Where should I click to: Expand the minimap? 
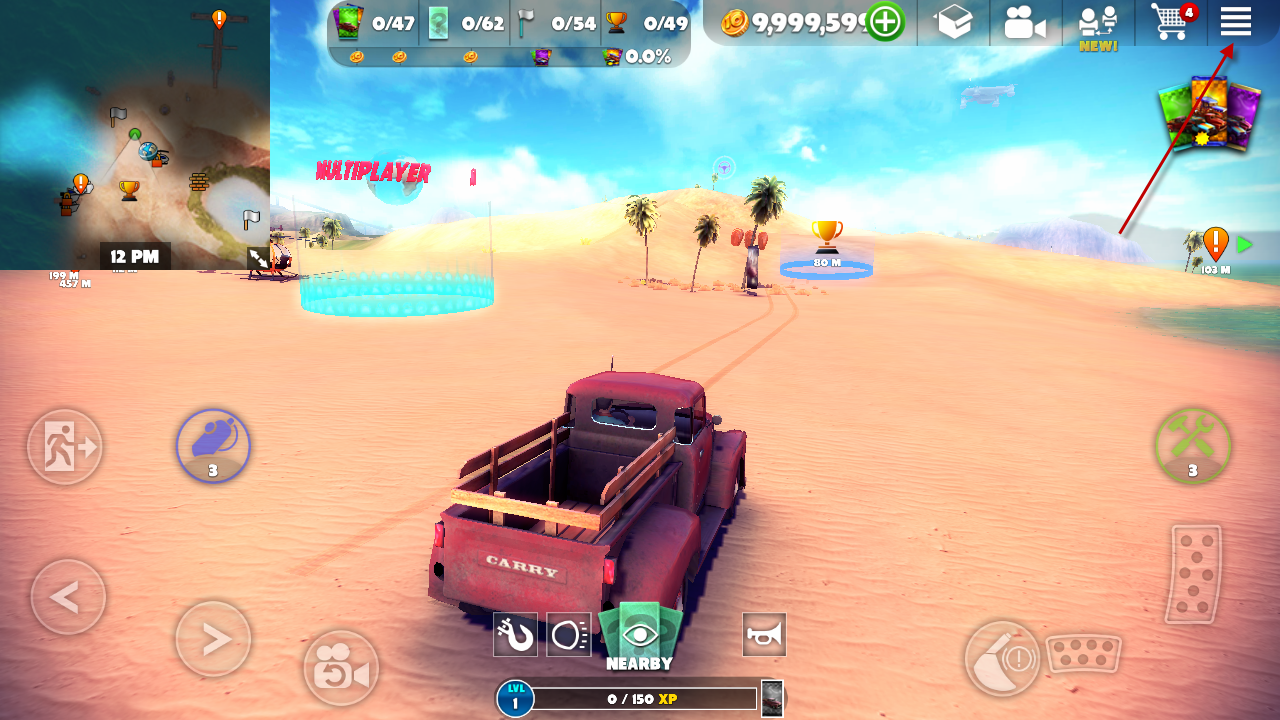[259, 258]
